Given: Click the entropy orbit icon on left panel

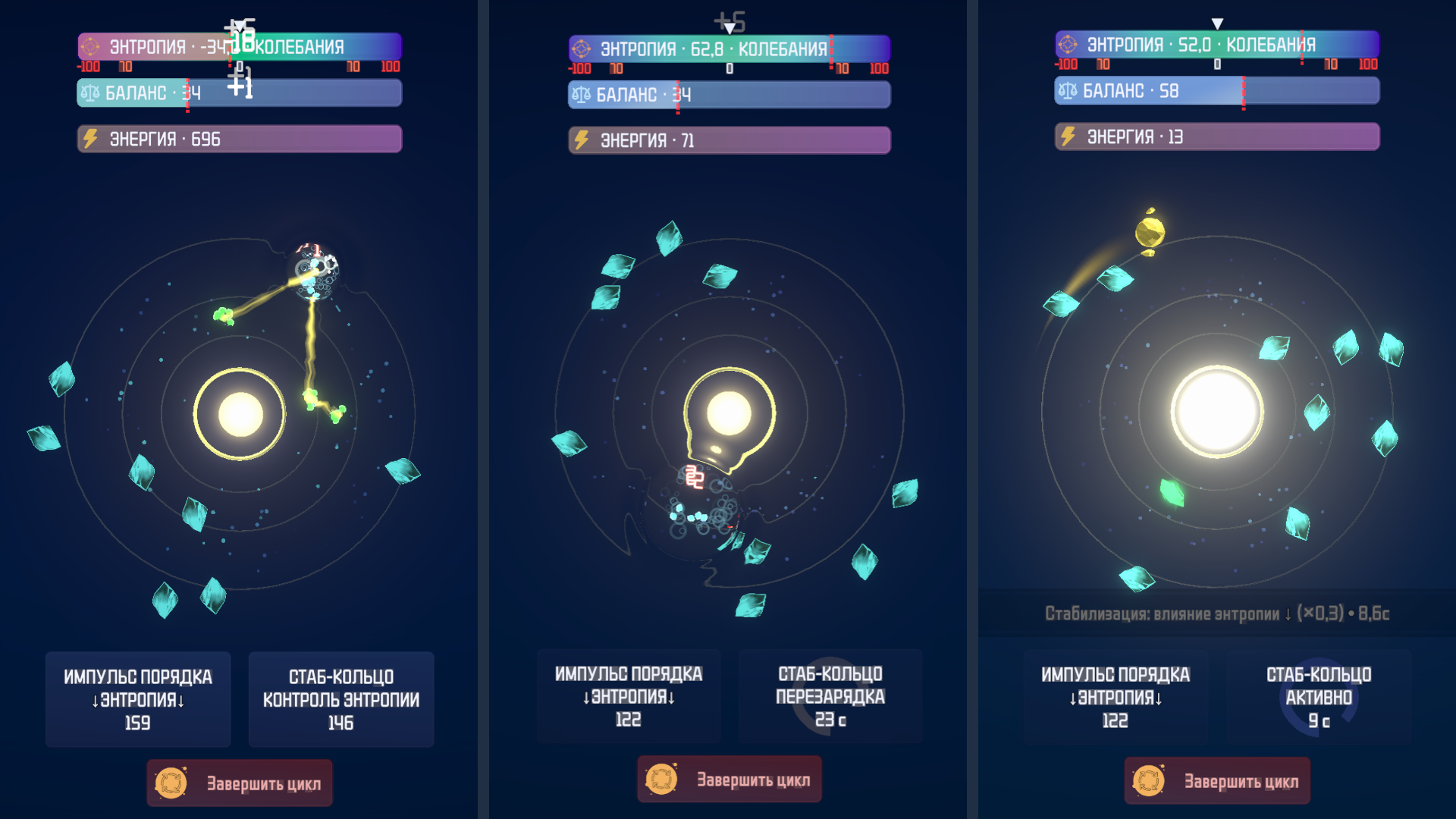Looking at the screenshot, I should [x=90, y=46].
